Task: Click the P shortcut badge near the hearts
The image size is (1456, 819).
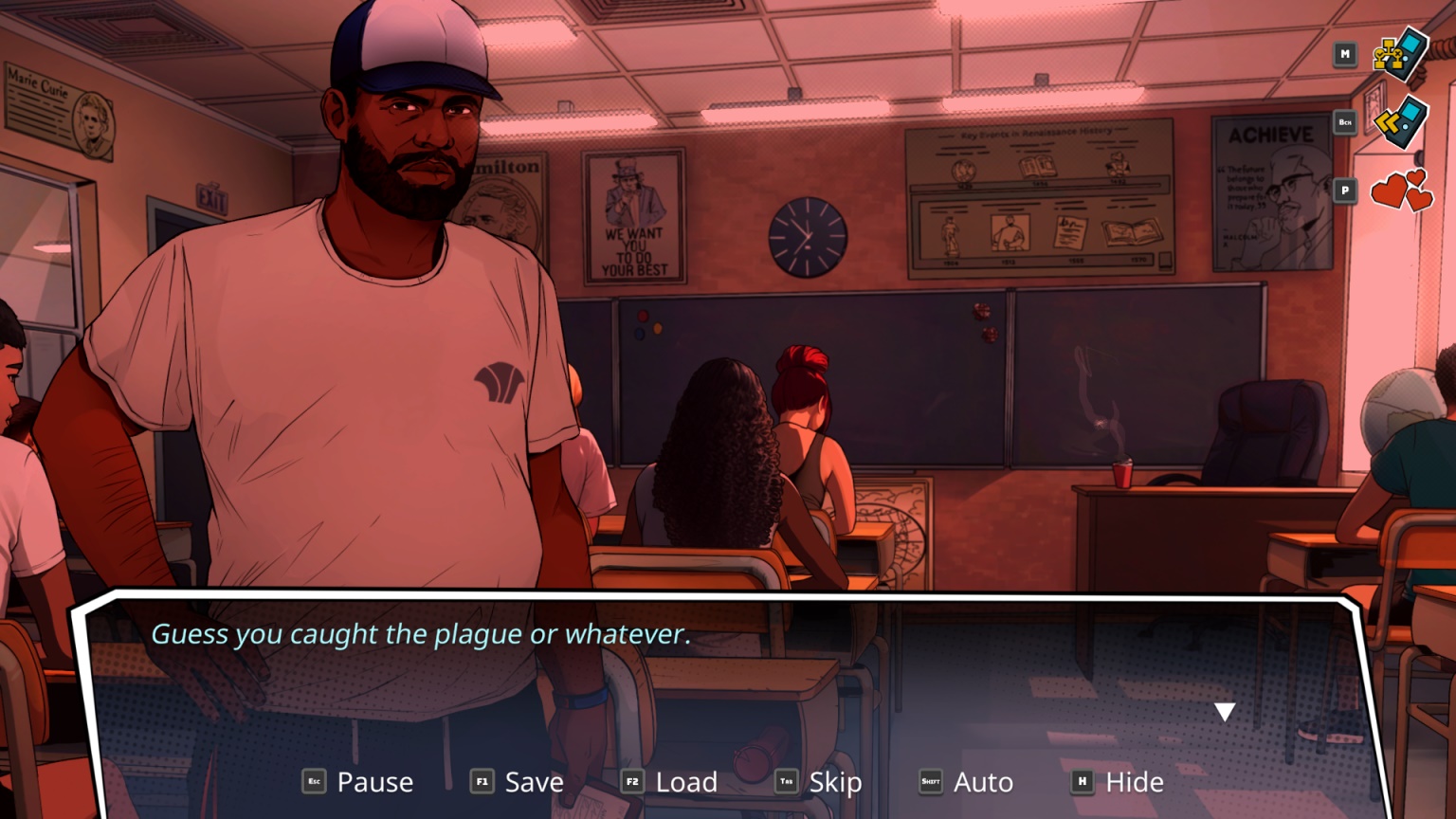Action: point(1343,190)
